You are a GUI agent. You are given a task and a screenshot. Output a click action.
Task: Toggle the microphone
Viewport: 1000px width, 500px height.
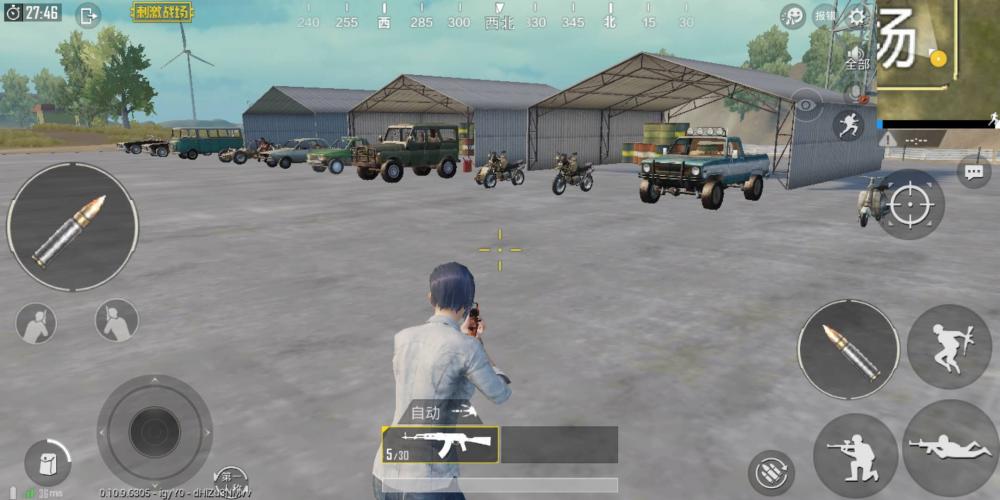point(854,92)
